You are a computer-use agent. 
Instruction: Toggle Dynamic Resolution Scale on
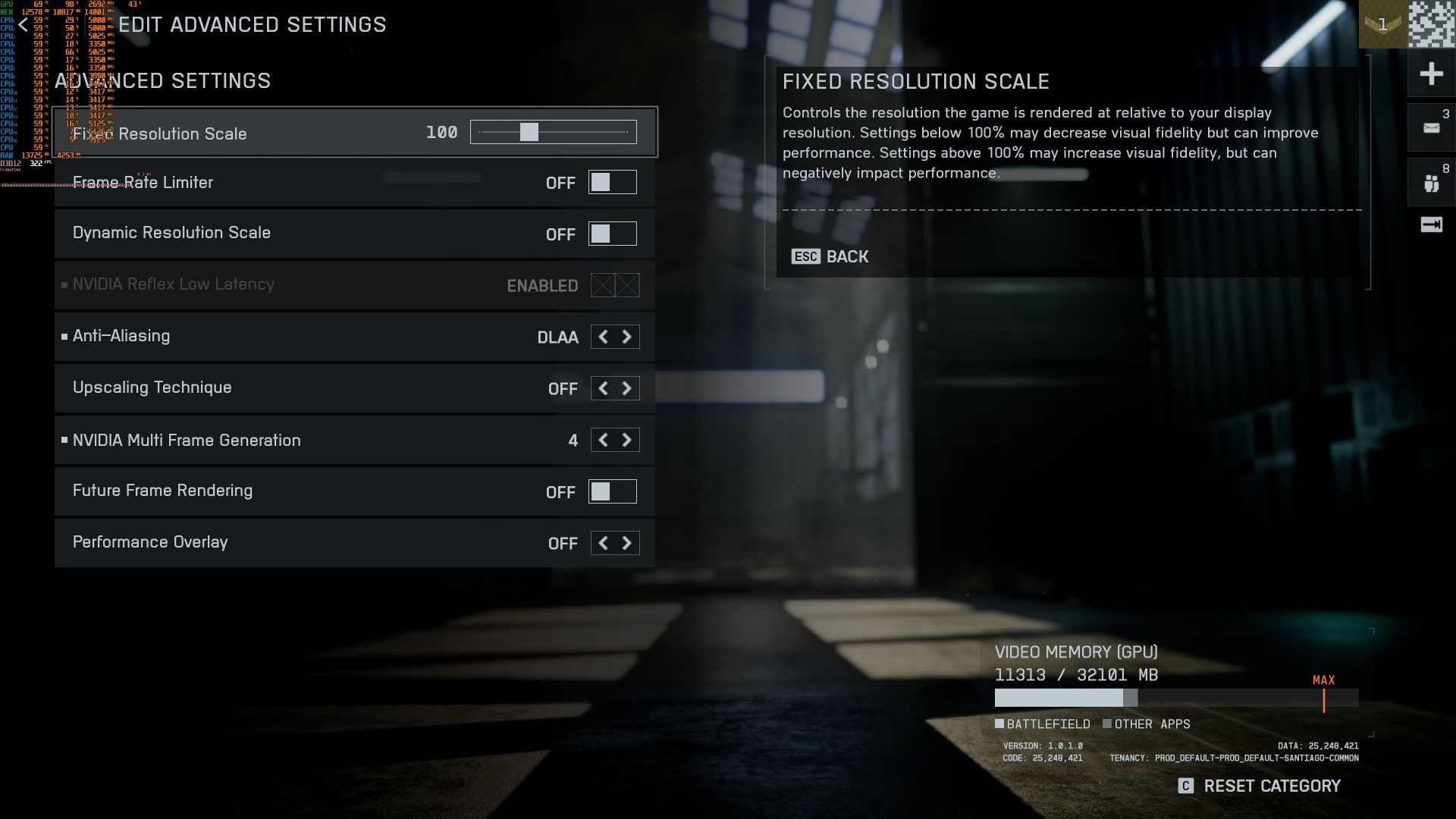coord(612,234)
